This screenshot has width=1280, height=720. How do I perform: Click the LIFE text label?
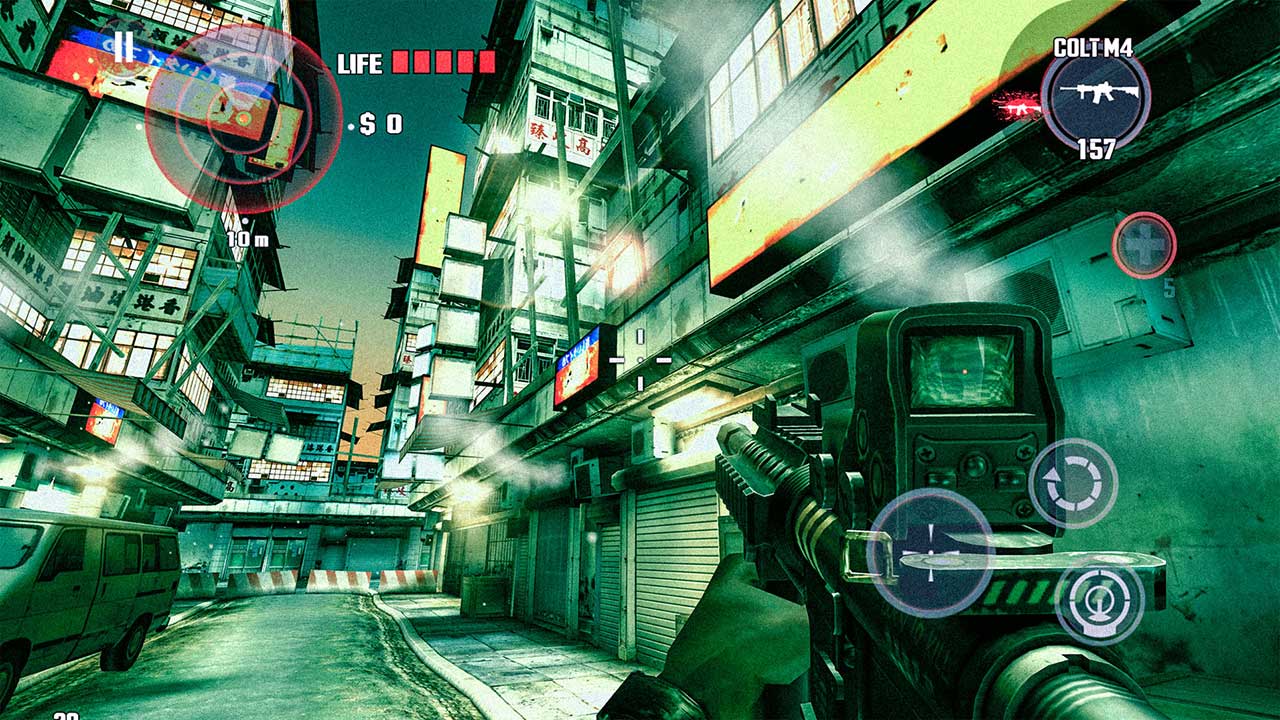click(x=360, y=63)
